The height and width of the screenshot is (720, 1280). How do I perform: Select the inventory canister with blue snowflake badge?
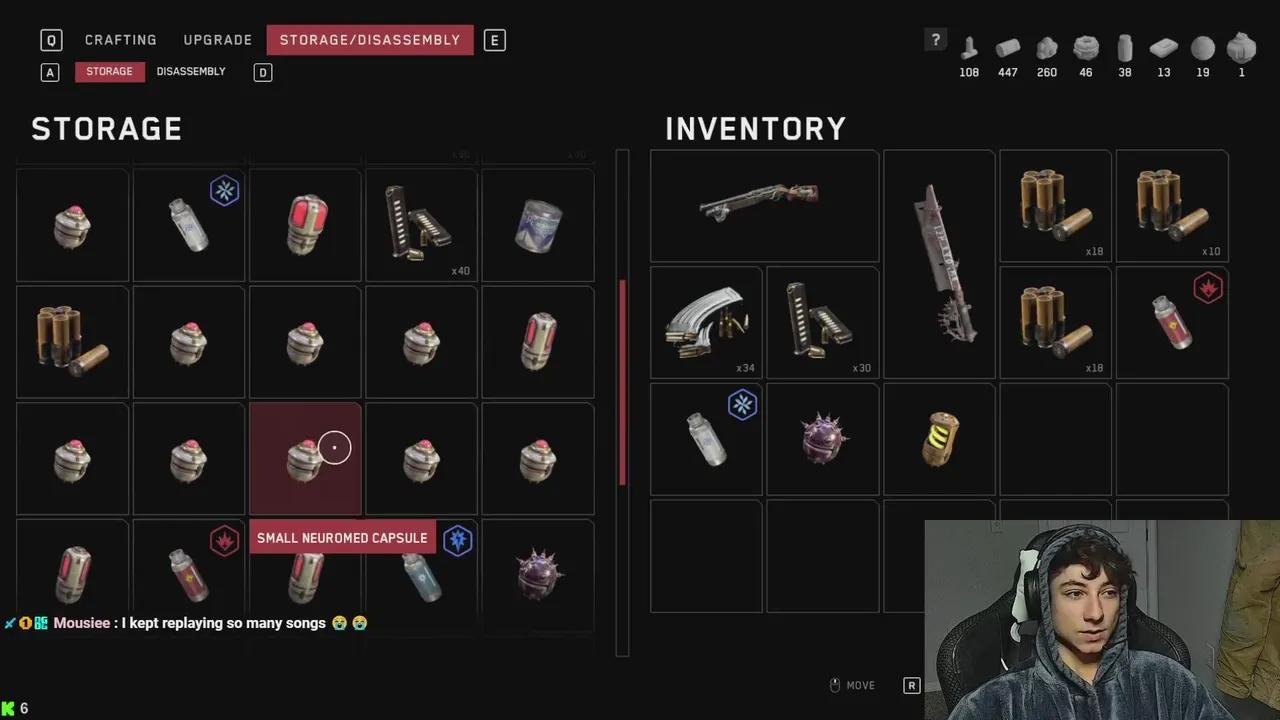(x=706, y=438)
